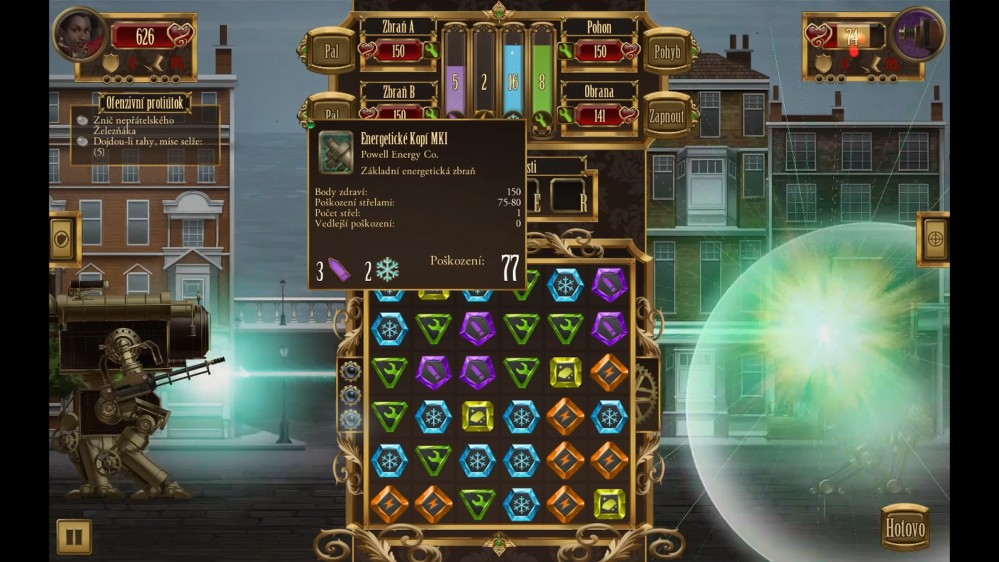This screenshot has height=562, width=999.
Task: Fire Zbraň A with its Pal button
Action: coord(331,48)
